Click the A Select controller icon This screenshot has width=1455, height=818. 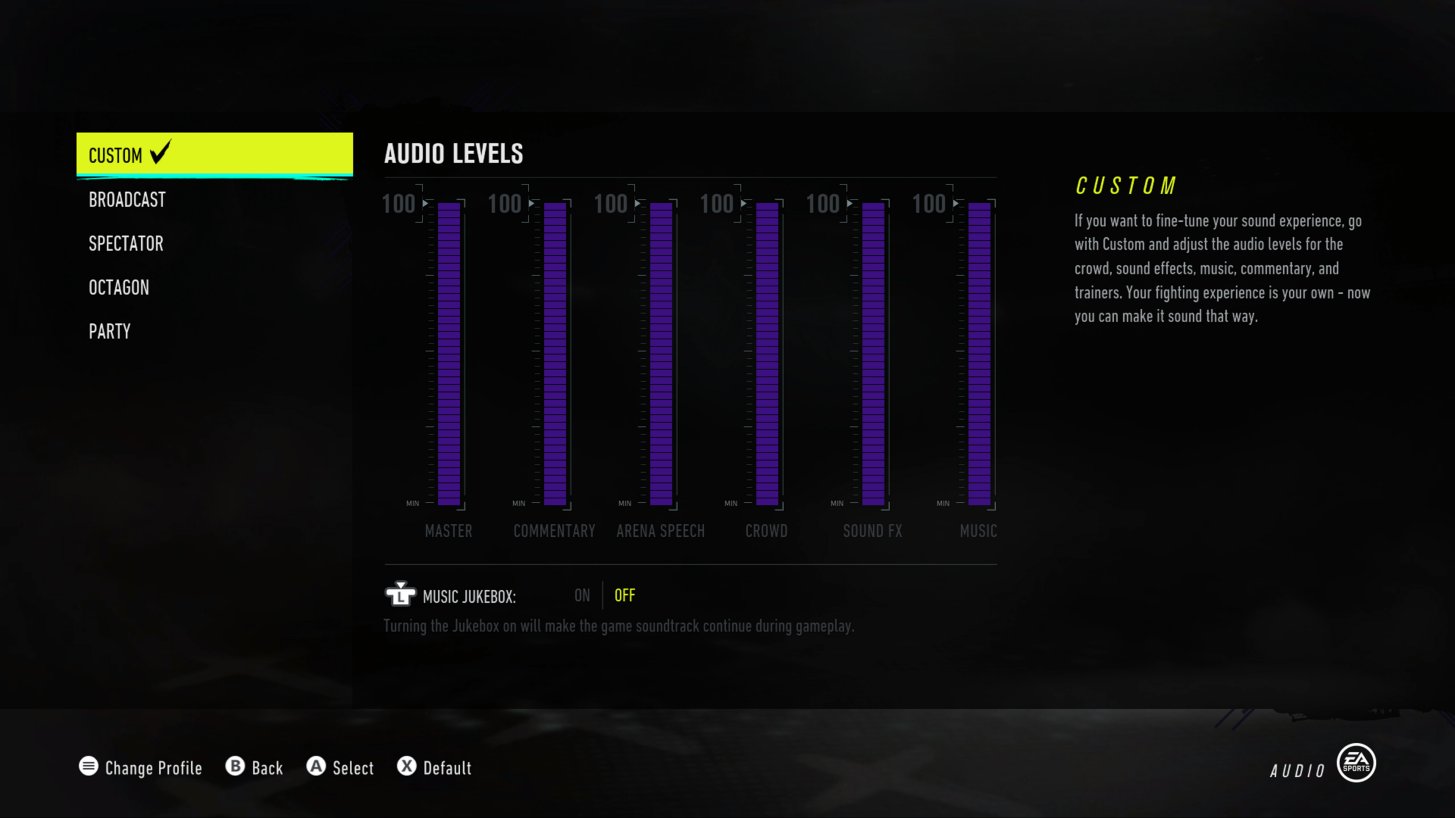pyautogui.click(x=316, y=767)
